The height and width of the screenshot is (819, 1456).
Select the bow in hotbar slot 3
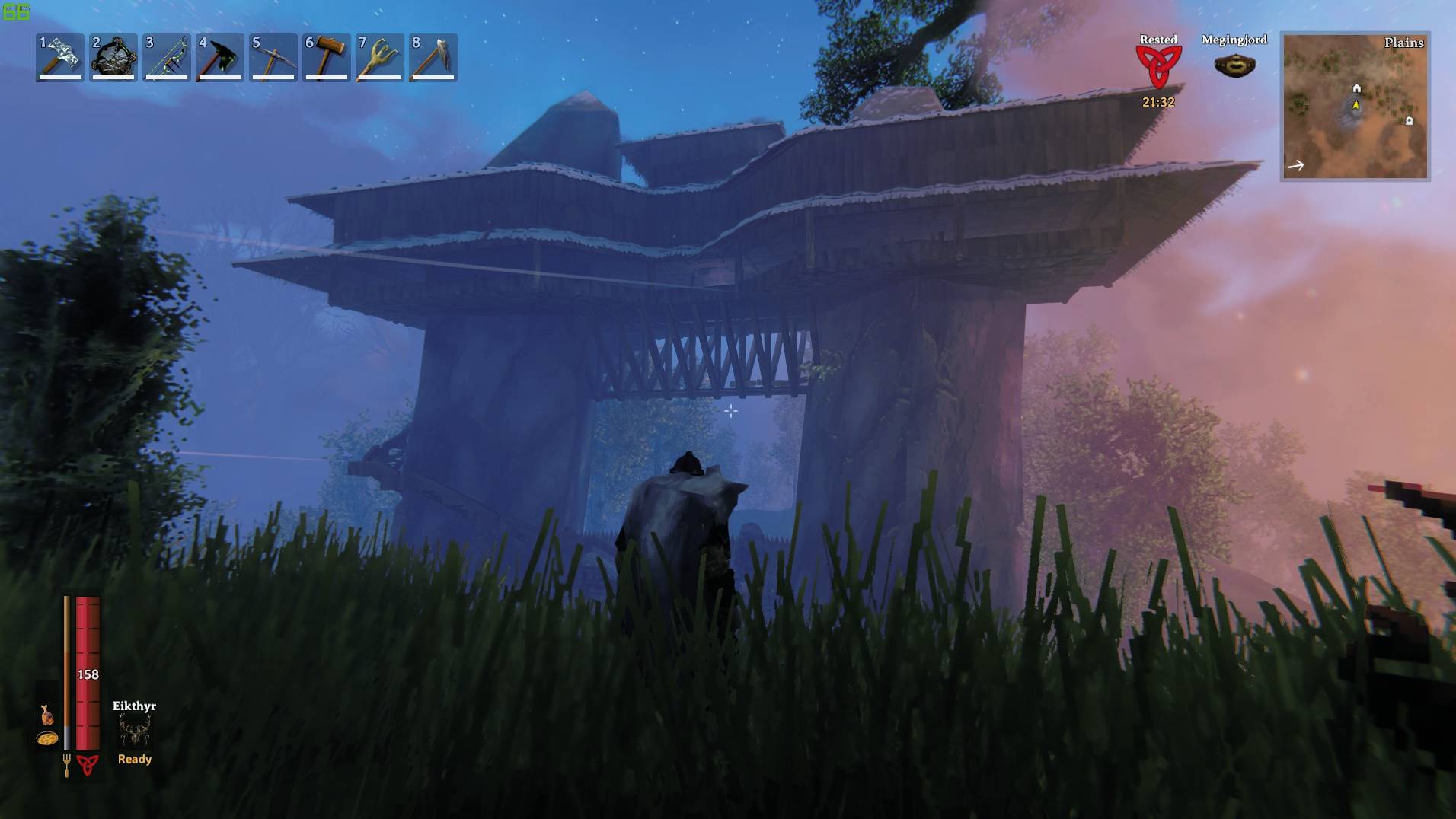click(x=167, y=57)
